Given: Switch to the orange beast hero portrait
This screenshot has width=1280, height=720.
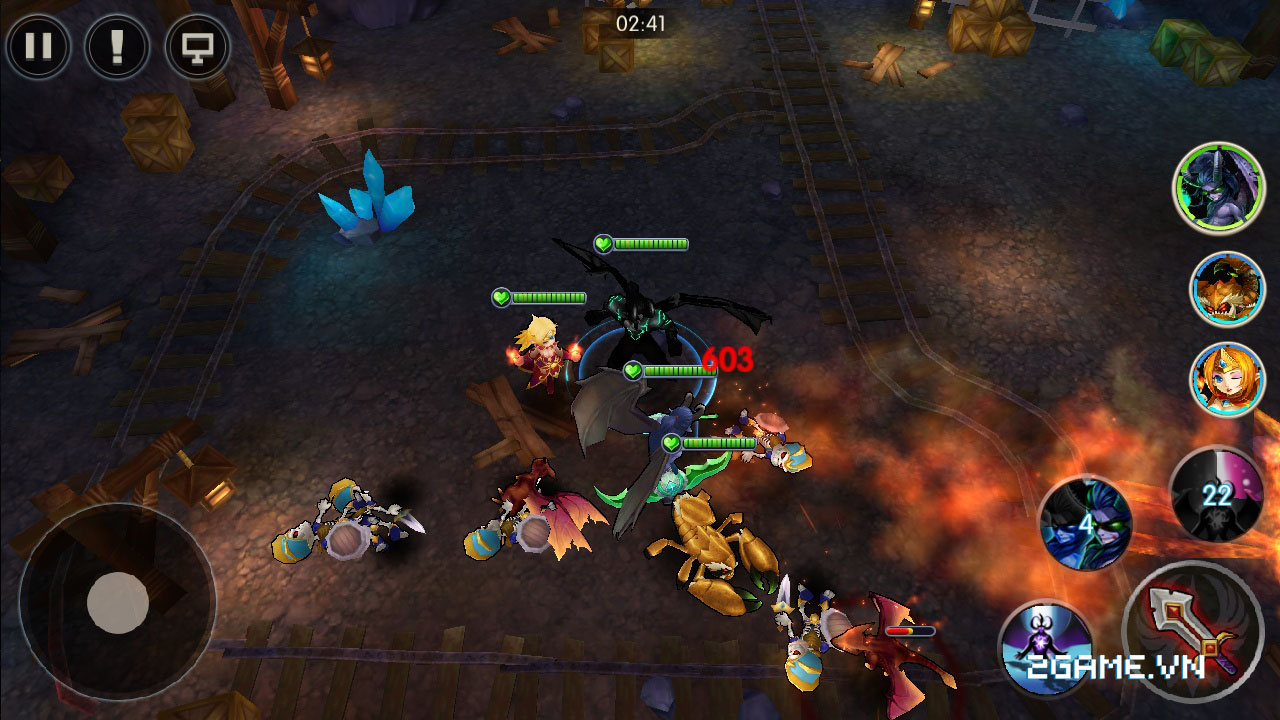Looking at the screenshot, I should (x=1227, y=289).
